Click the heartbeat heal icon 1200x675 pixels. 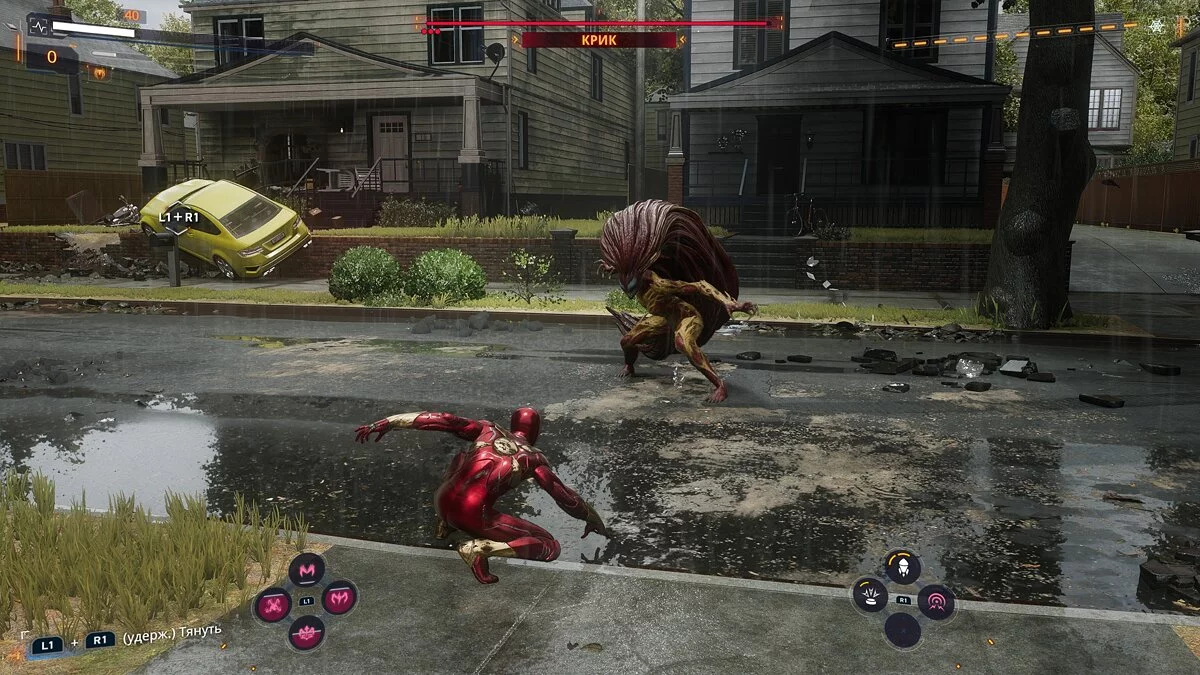click(38, 30)
